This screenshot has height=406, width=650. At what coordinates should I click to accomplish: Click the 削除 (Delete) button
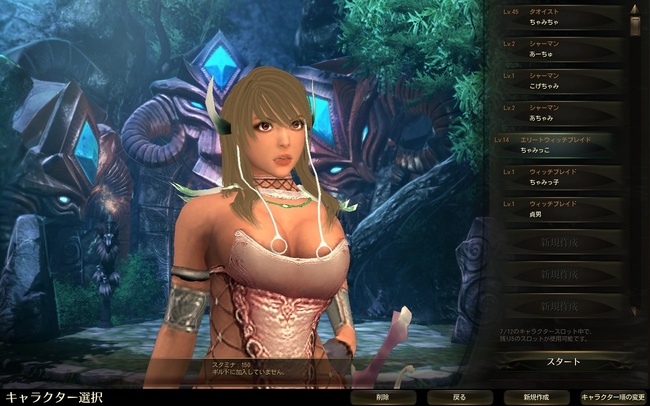point(383,397)
